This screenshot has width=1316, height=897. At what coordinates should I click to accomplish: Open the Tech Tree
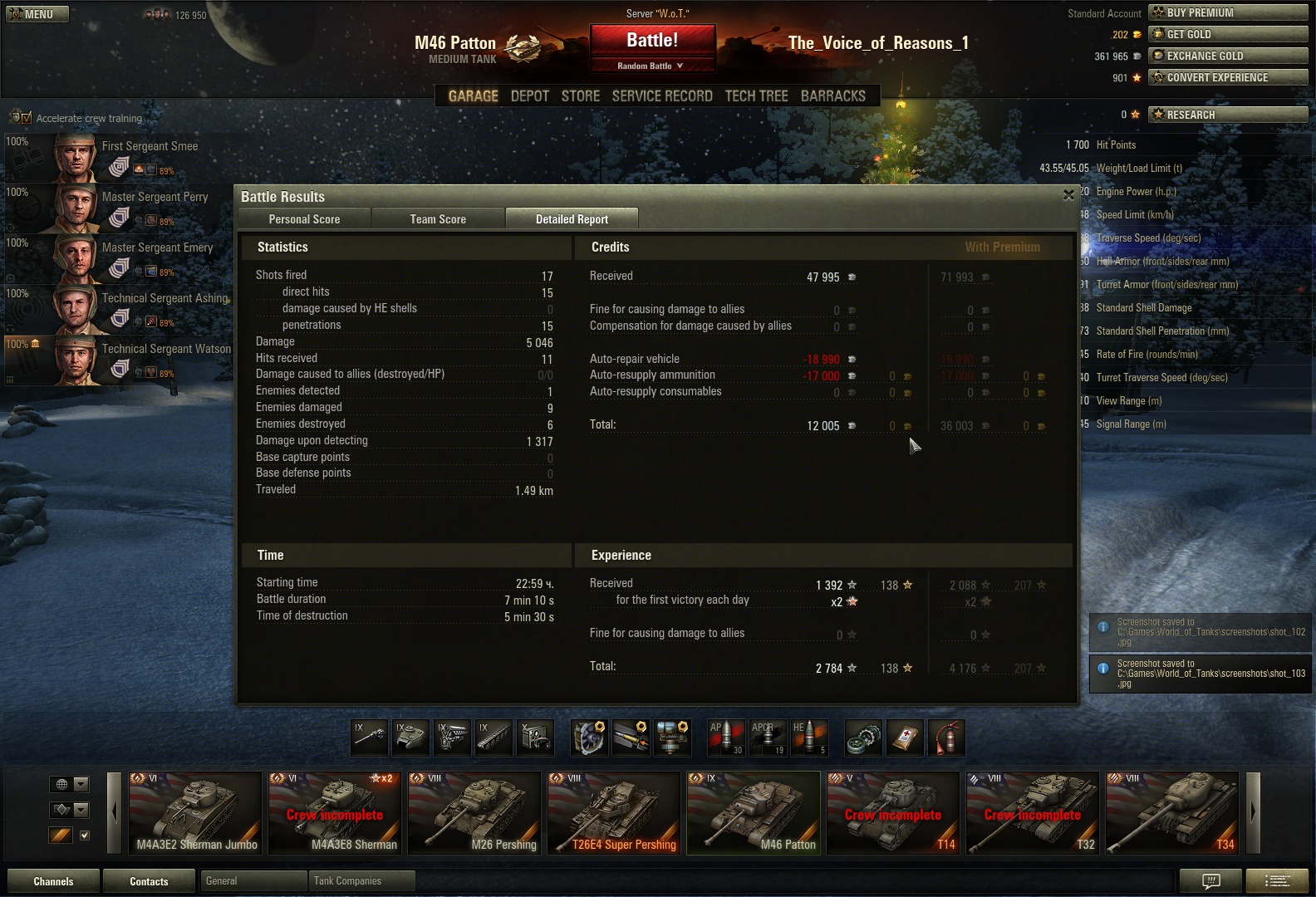point(757,96)
